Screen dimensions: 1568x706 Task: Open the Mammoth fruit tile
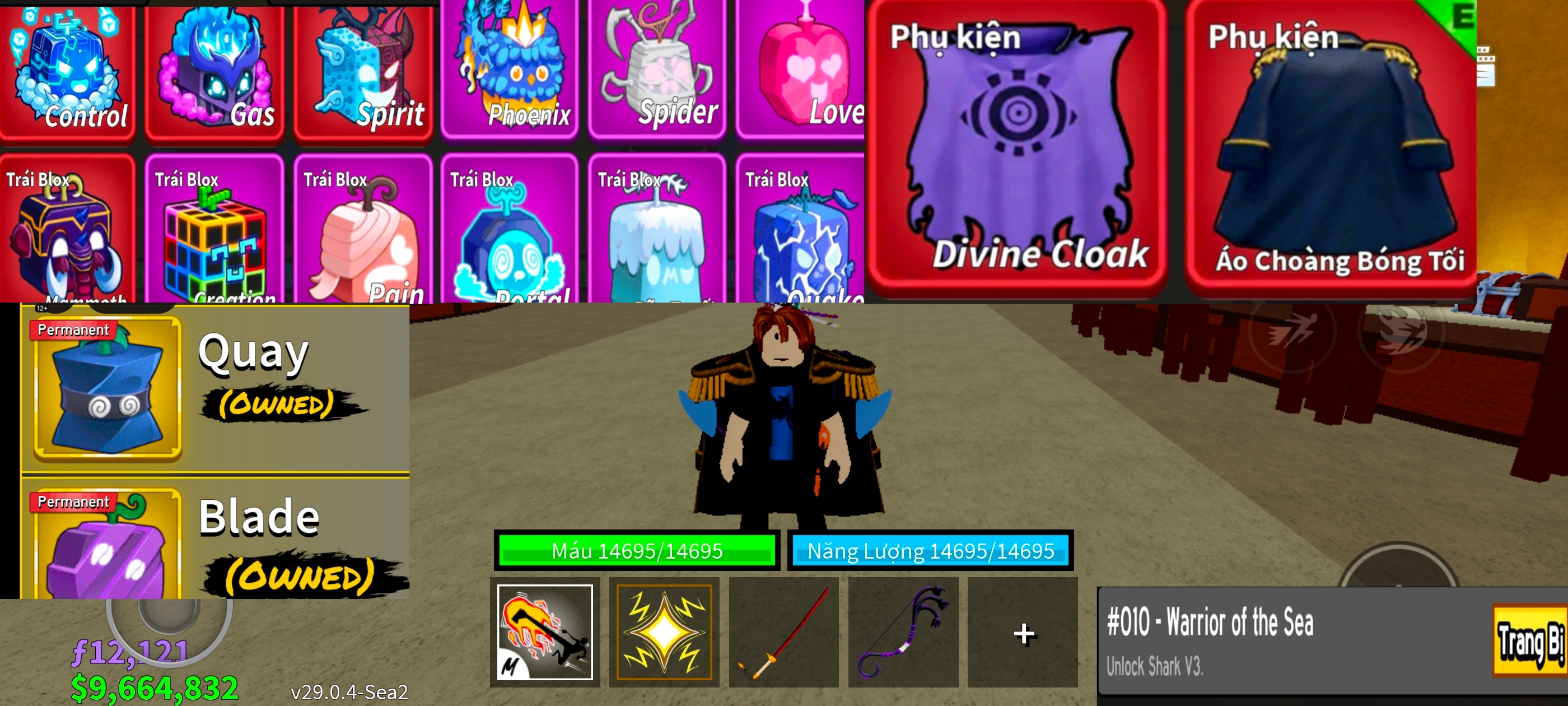68,231
